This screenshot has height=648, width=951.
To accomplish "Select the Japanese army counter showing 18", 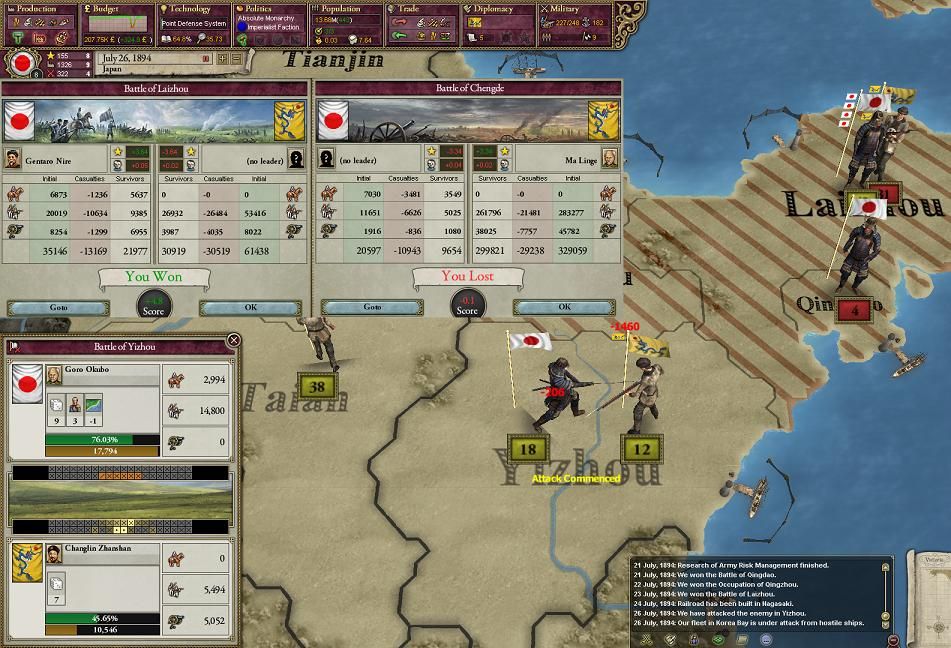I will coord(528,450).
